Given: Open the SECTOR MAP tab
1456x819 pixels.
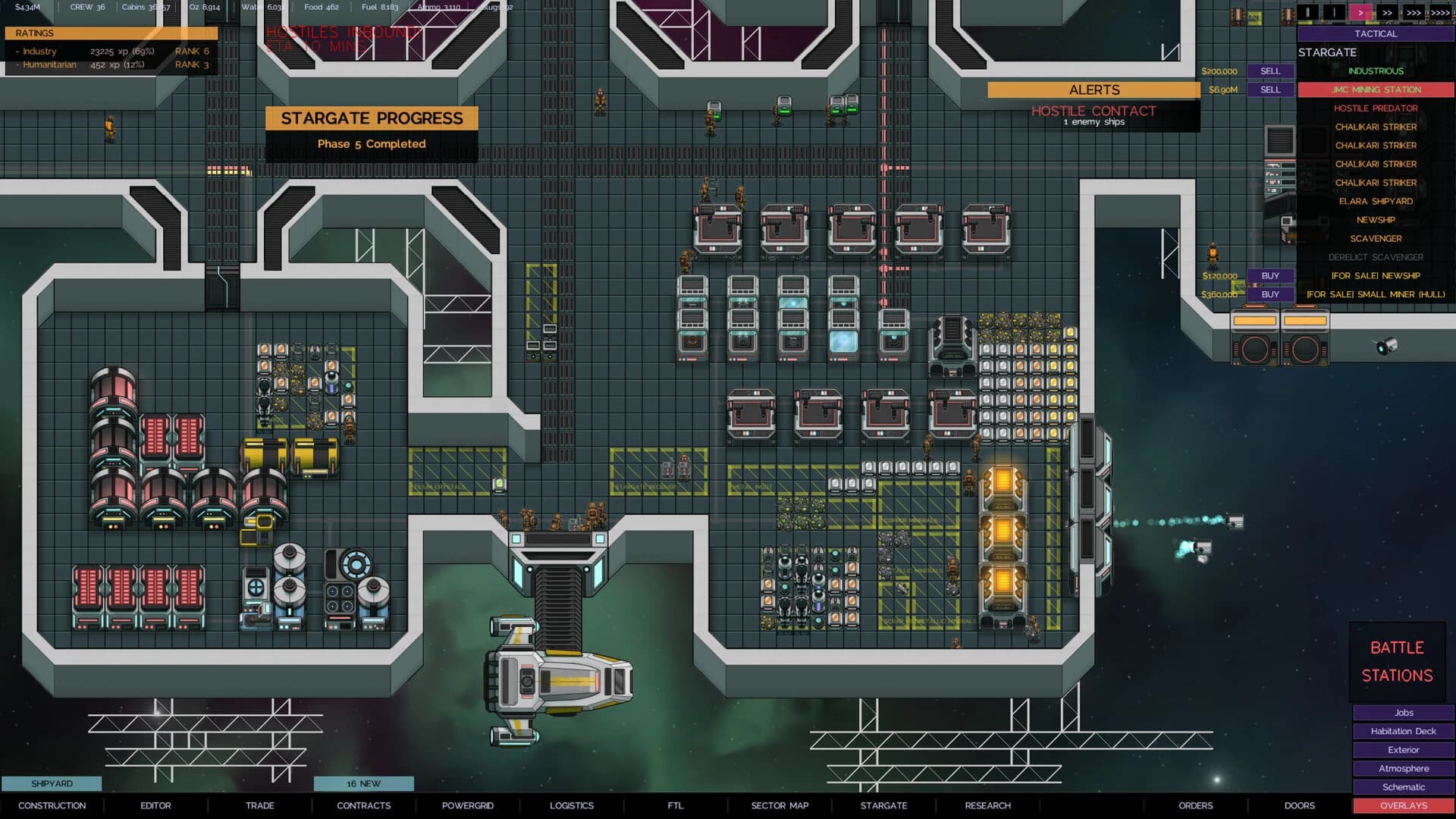Looking at the screenshot, I should pos(780,805).
